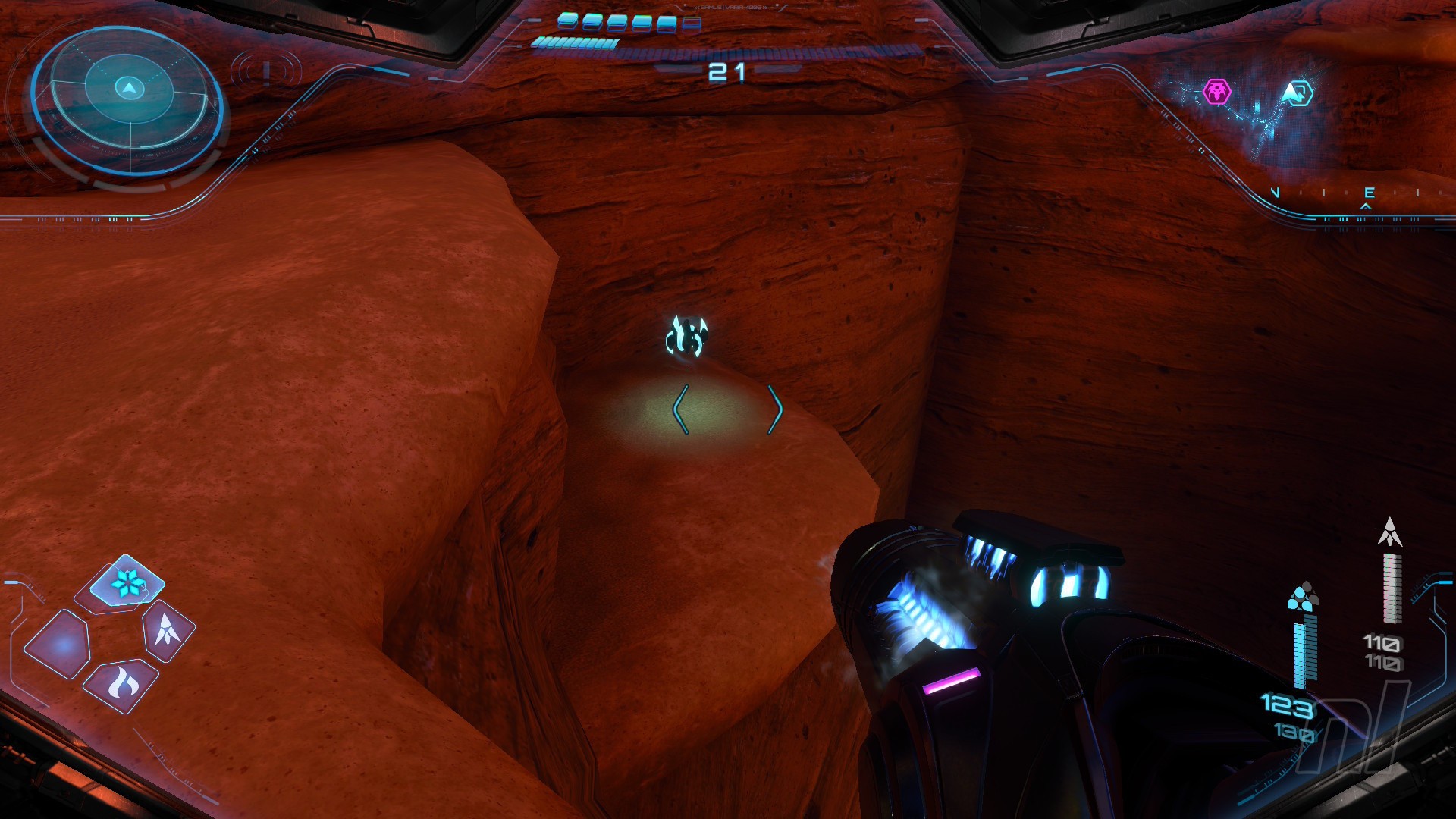Activate the cyan hexagon arrow icon
Viewport: 1456px width, 819px height.
coord(1297,93)
